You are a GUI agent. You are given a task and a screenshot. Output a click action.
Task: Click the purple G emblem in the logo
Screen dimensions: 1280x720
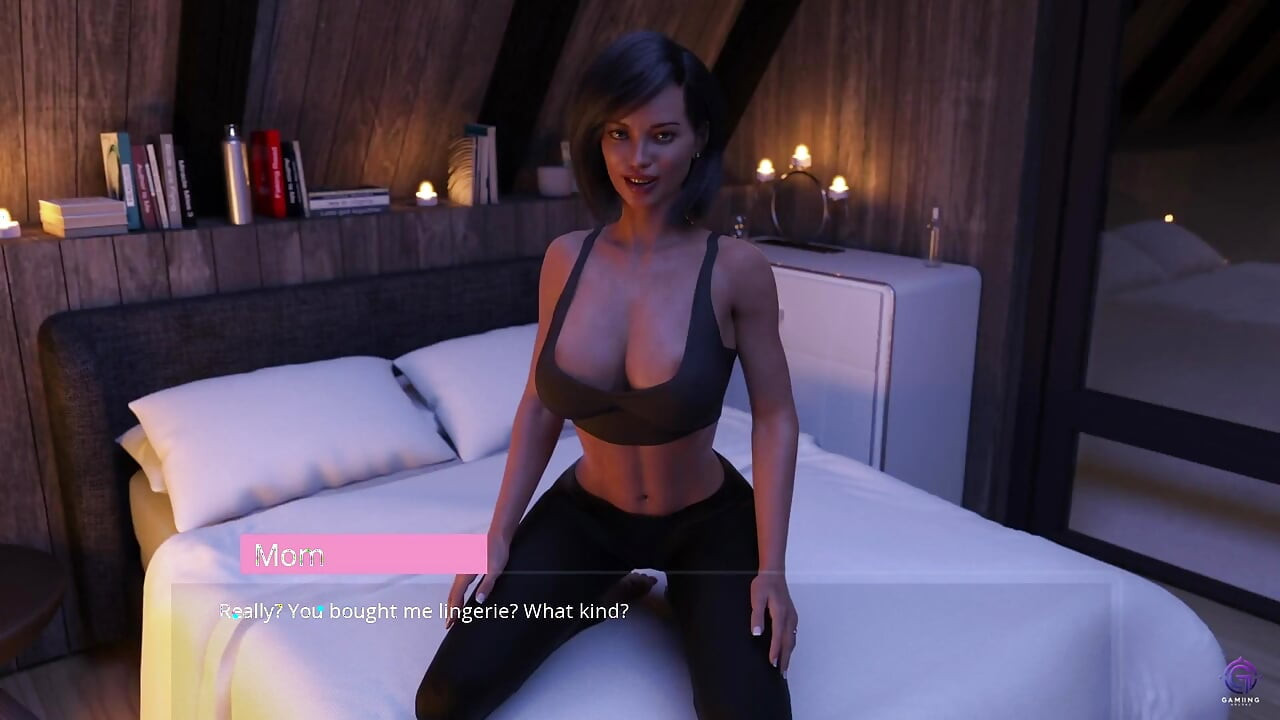pyautogui.click(x=1240, y=675)
